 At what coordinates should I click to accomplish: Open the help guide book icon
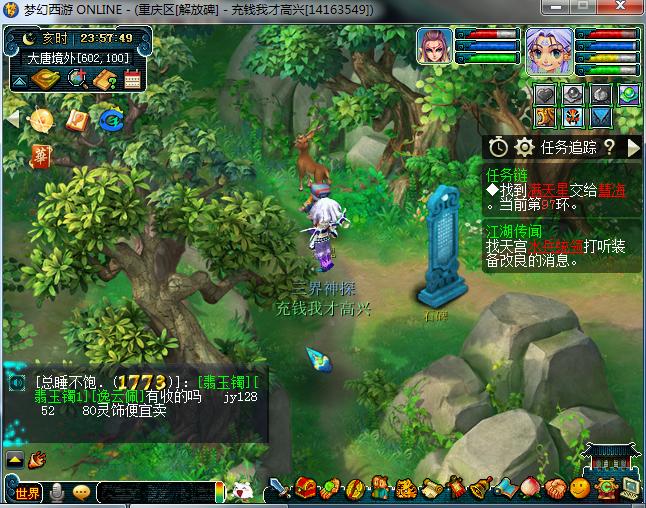[x=106, y=81]
